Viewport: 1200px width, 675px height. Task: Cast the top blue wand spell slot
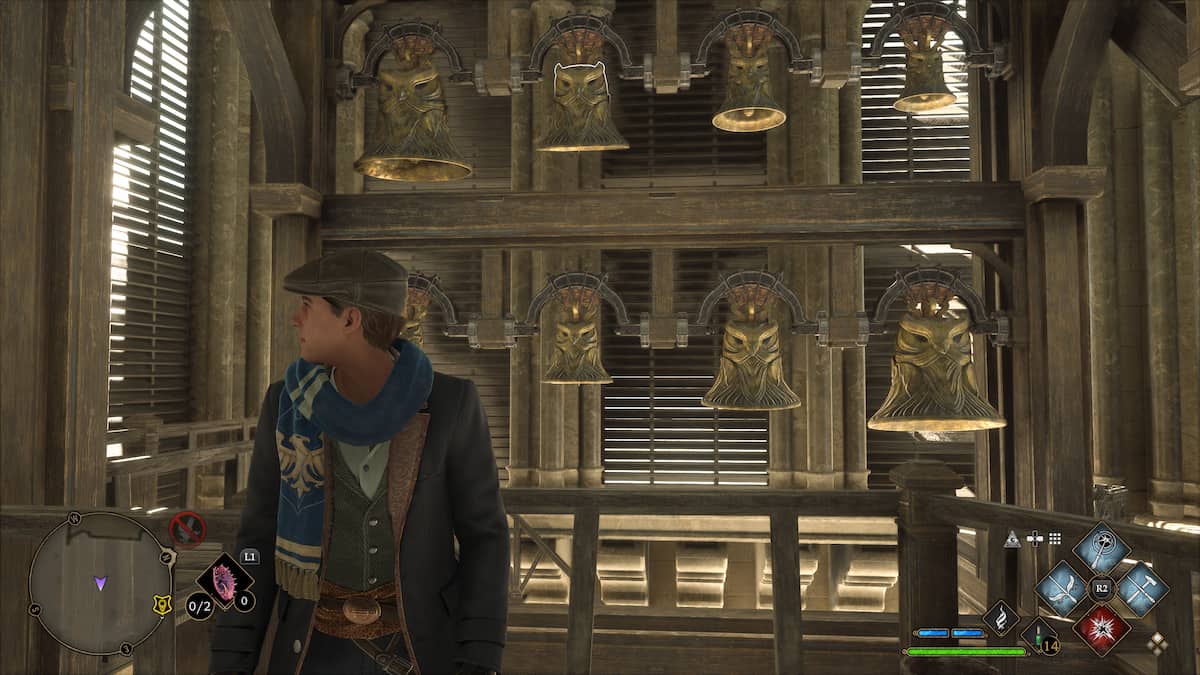tap(1101, 547)
